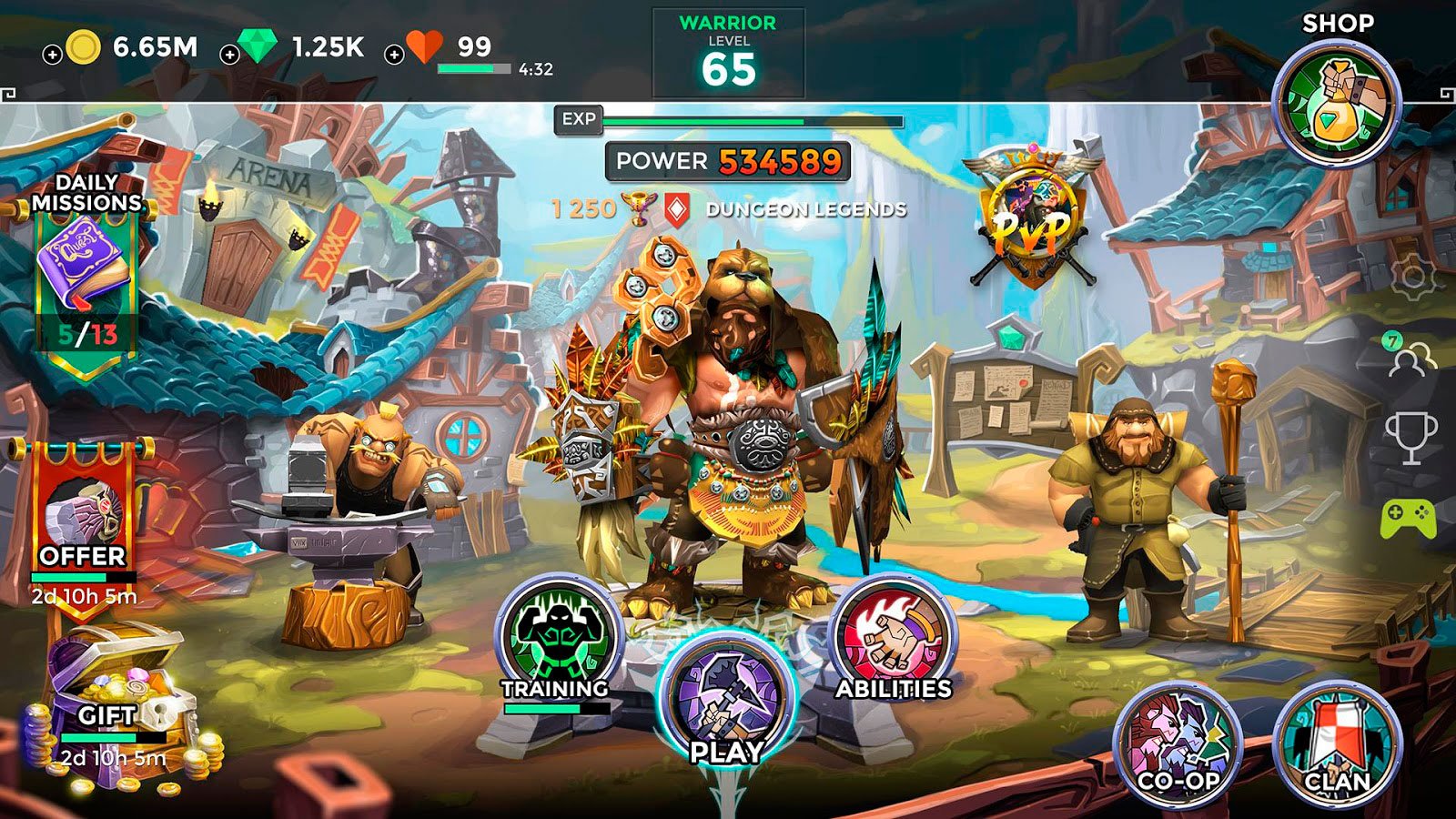The height and width of the screenshot is (819, 1456).
Task: Buy more green gems with the plus
Action: 230,55
